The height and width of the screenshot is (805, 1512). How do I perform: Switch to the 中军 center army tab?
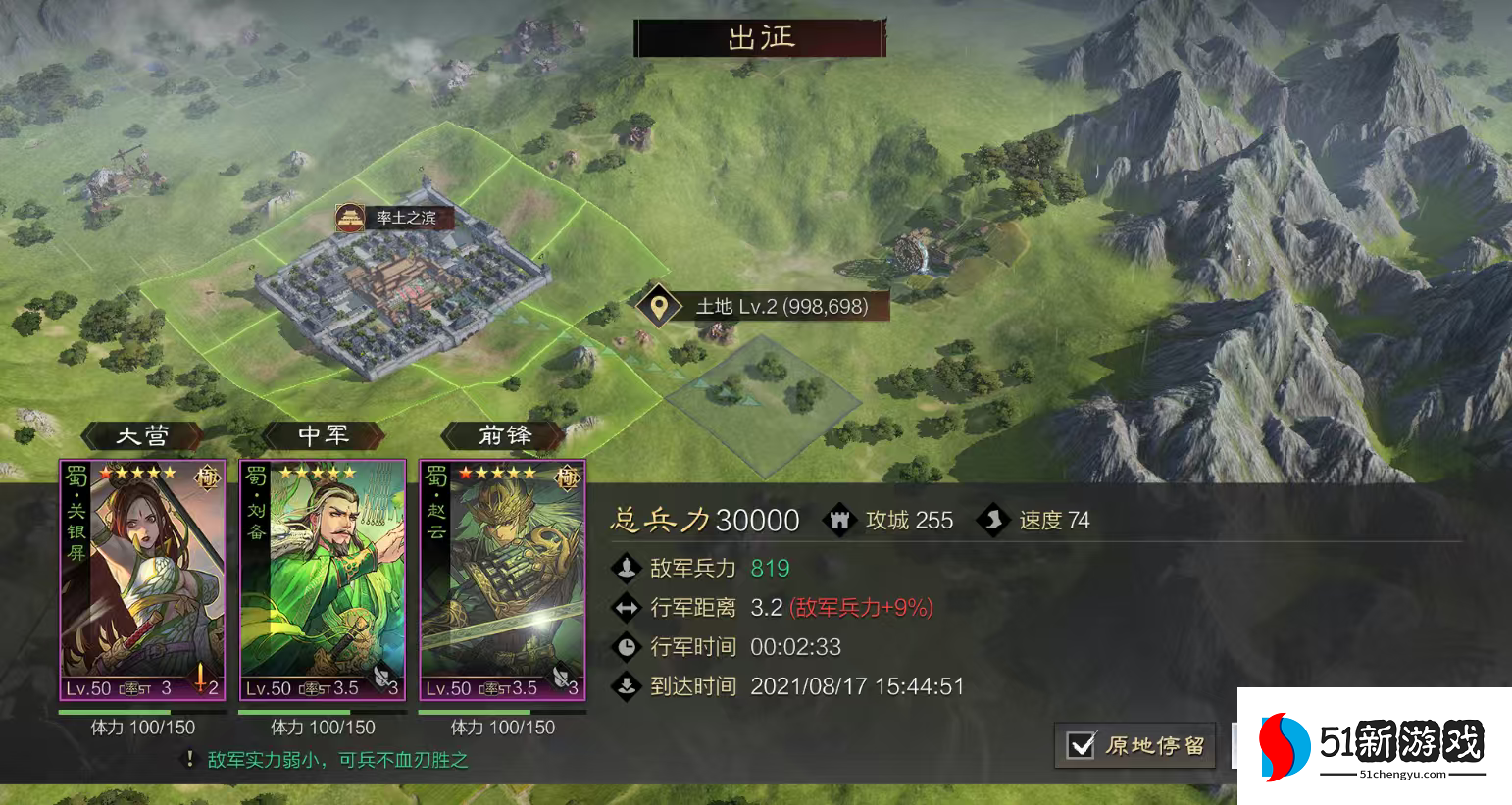click(x=323, y=435)
